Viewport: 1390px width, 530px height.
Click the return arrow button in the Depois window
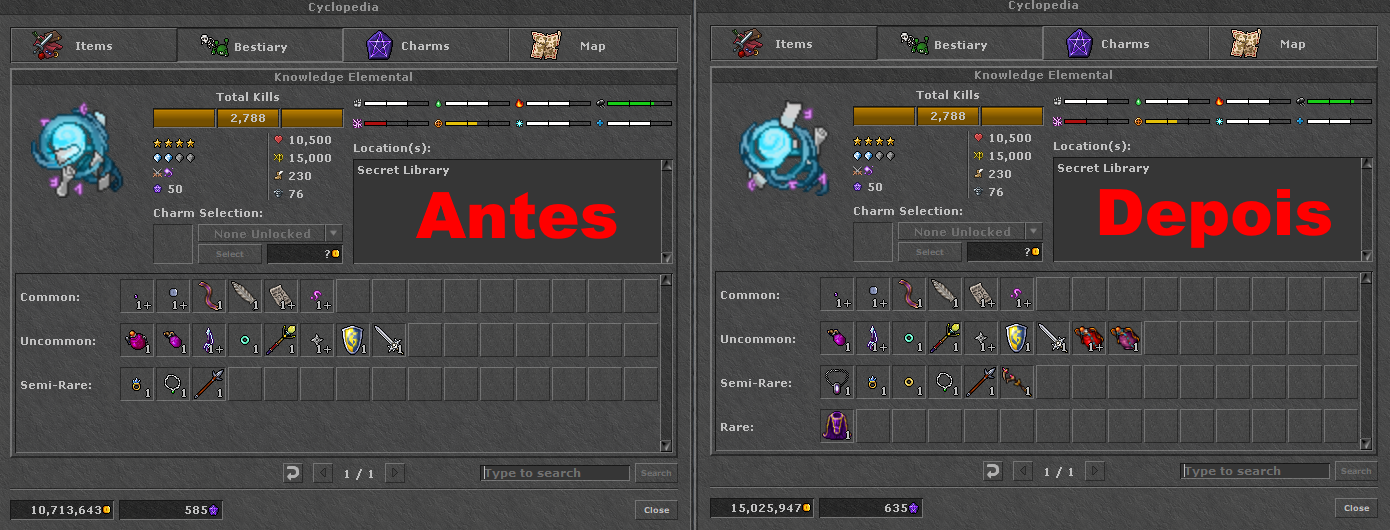coord(992,471)
